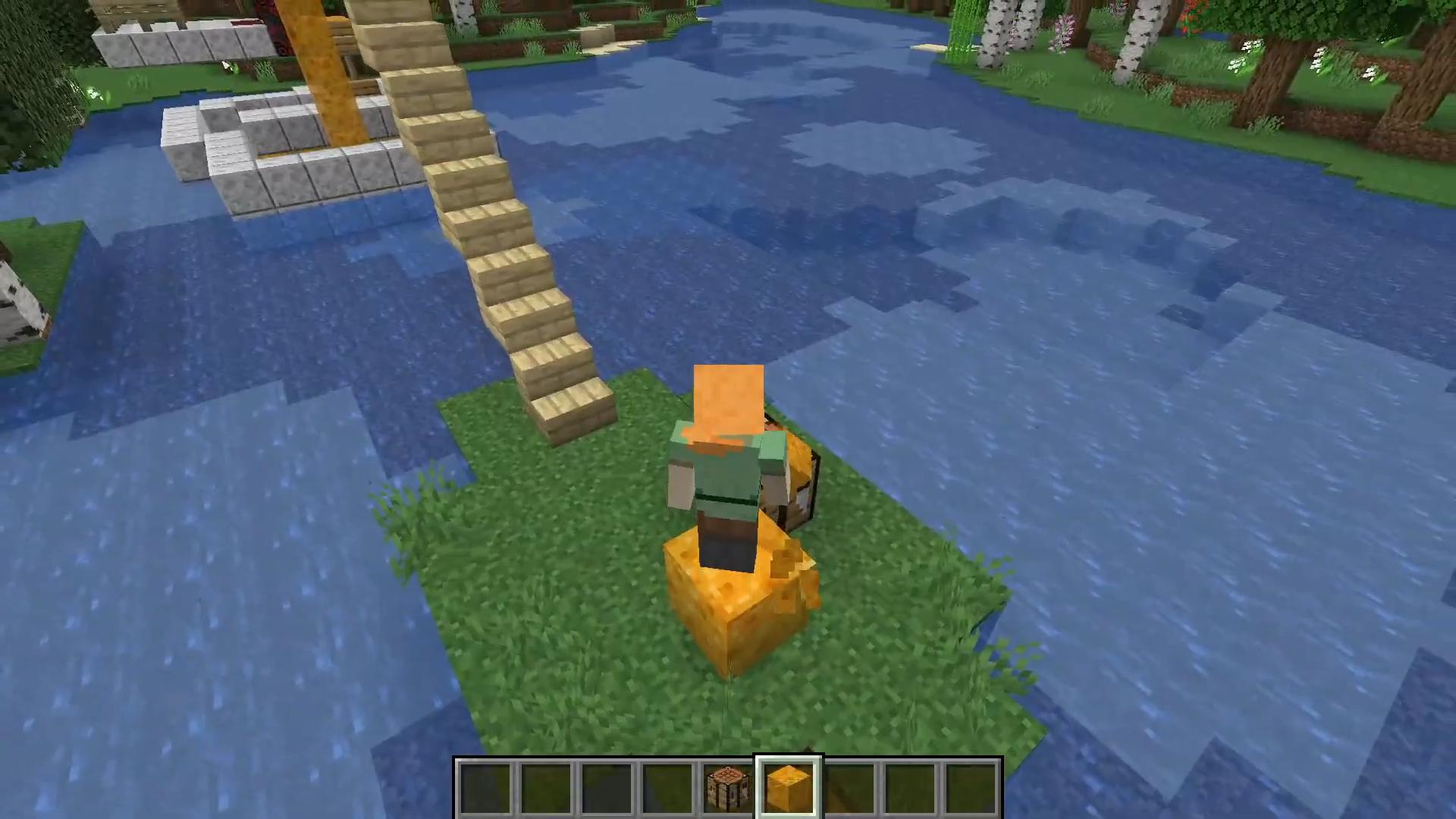
Task: Select the crafting table in the hotbar
Action: 726,785
